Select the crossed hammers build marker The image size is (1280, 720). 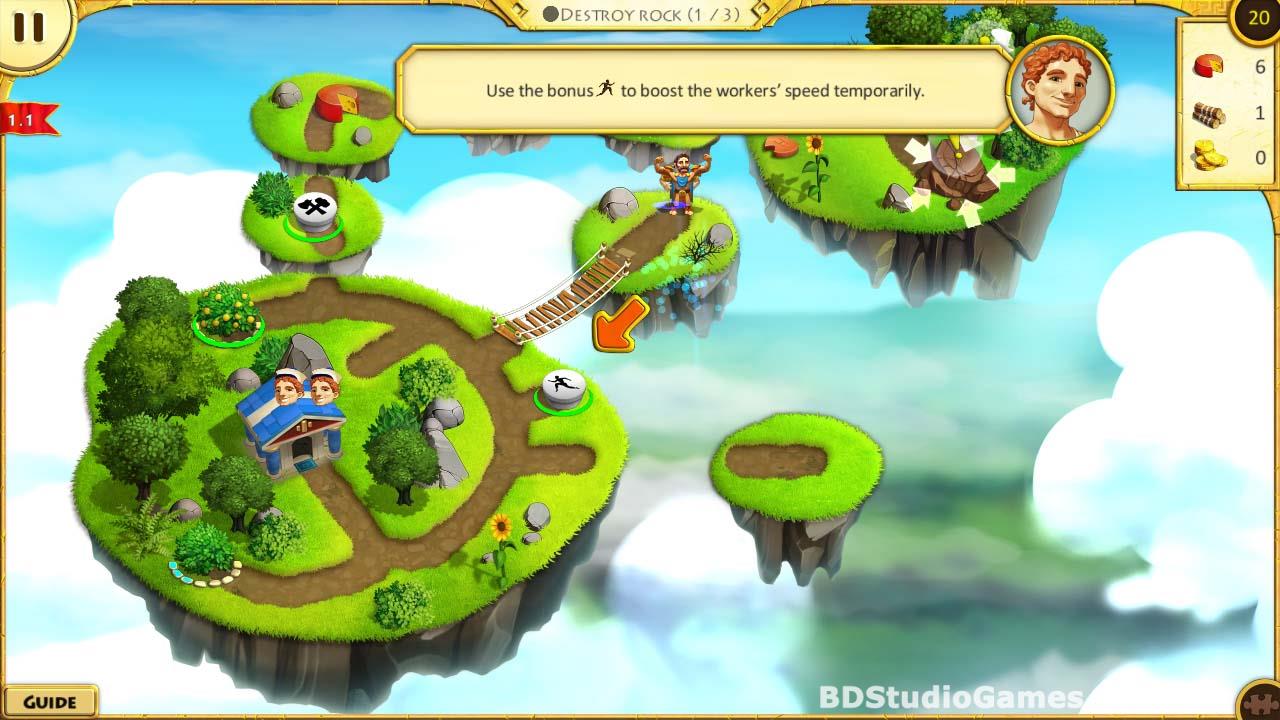point(312,209)
